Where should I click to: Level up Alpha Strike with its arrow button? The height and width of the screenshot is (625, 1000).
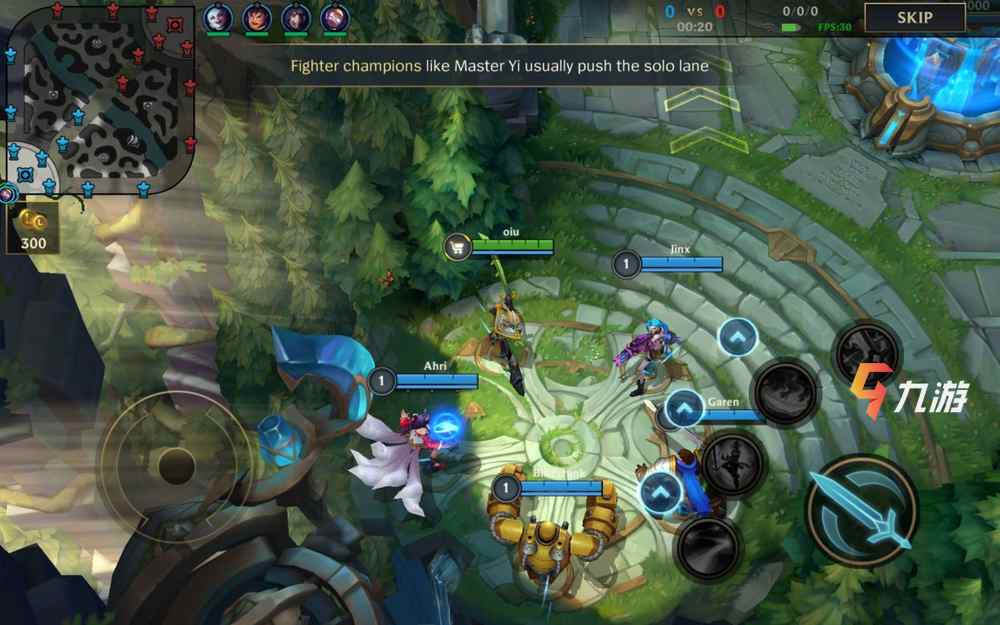pos(661,492)
